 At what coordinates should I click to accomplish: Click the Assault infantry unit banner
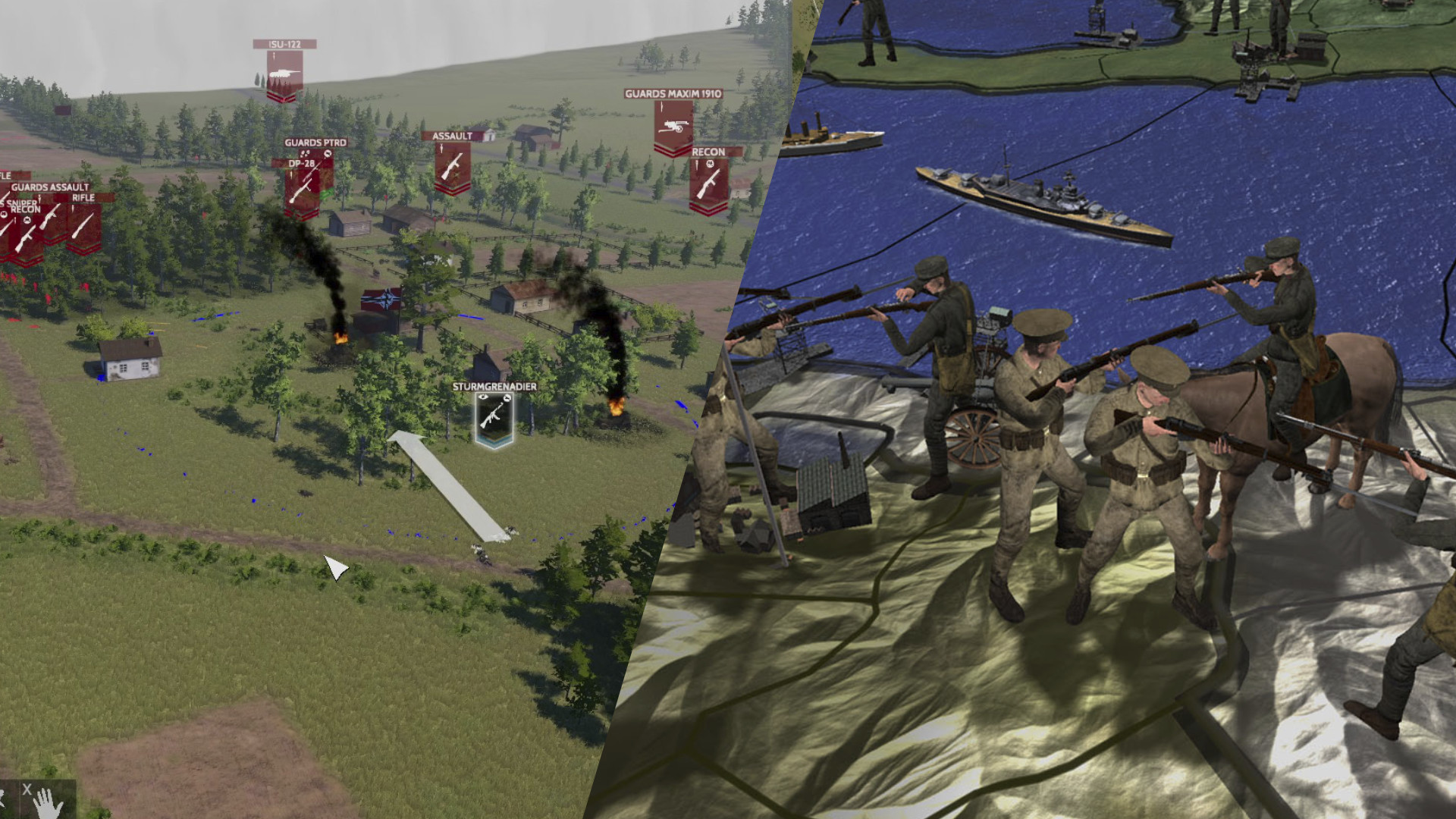pos(452,167)
